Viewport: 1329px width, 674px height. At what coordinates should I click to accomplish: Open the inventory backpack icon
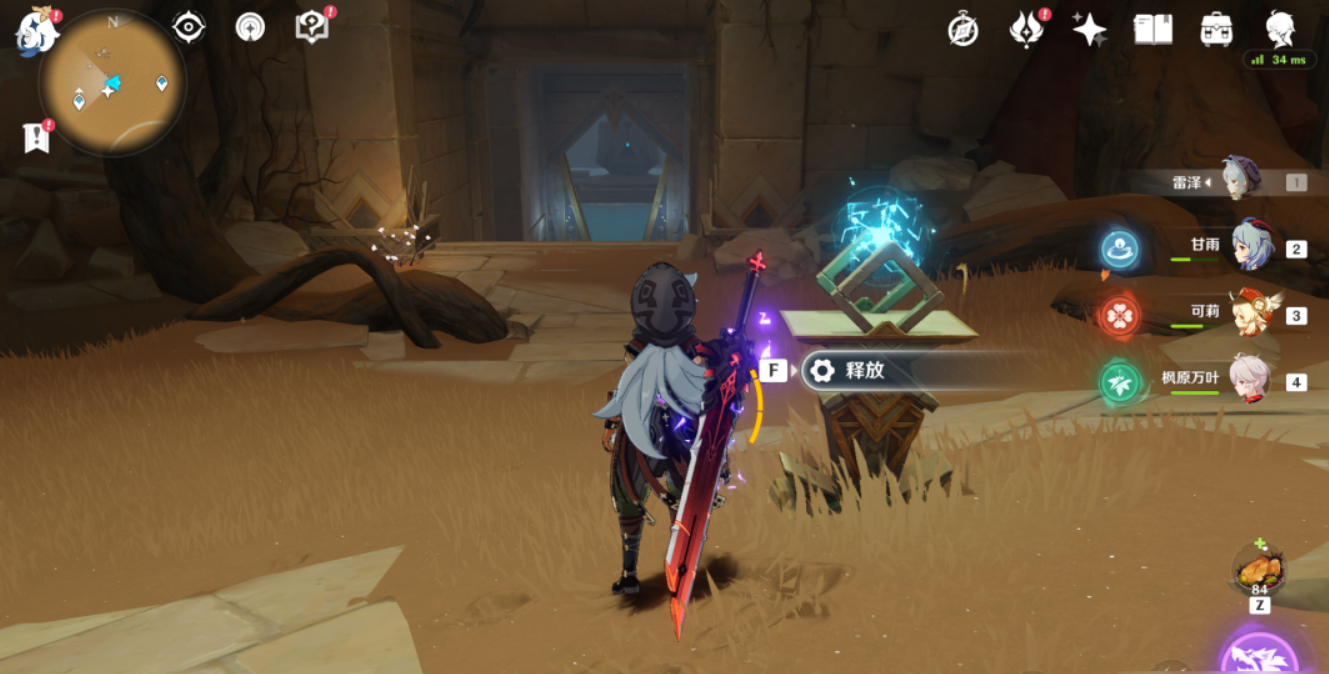click(1216, 29)
